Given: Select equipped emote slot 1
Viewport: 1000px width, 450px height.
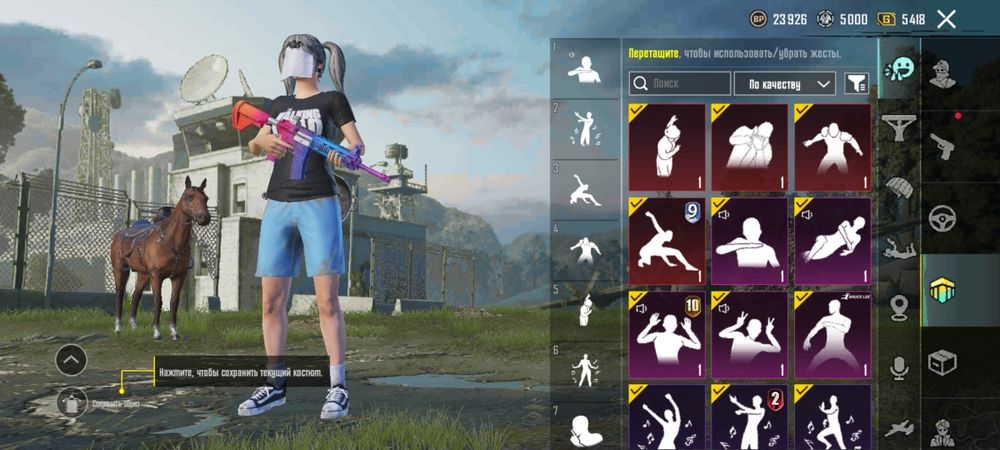Looking at the screenshot, I should pos(585,68).
